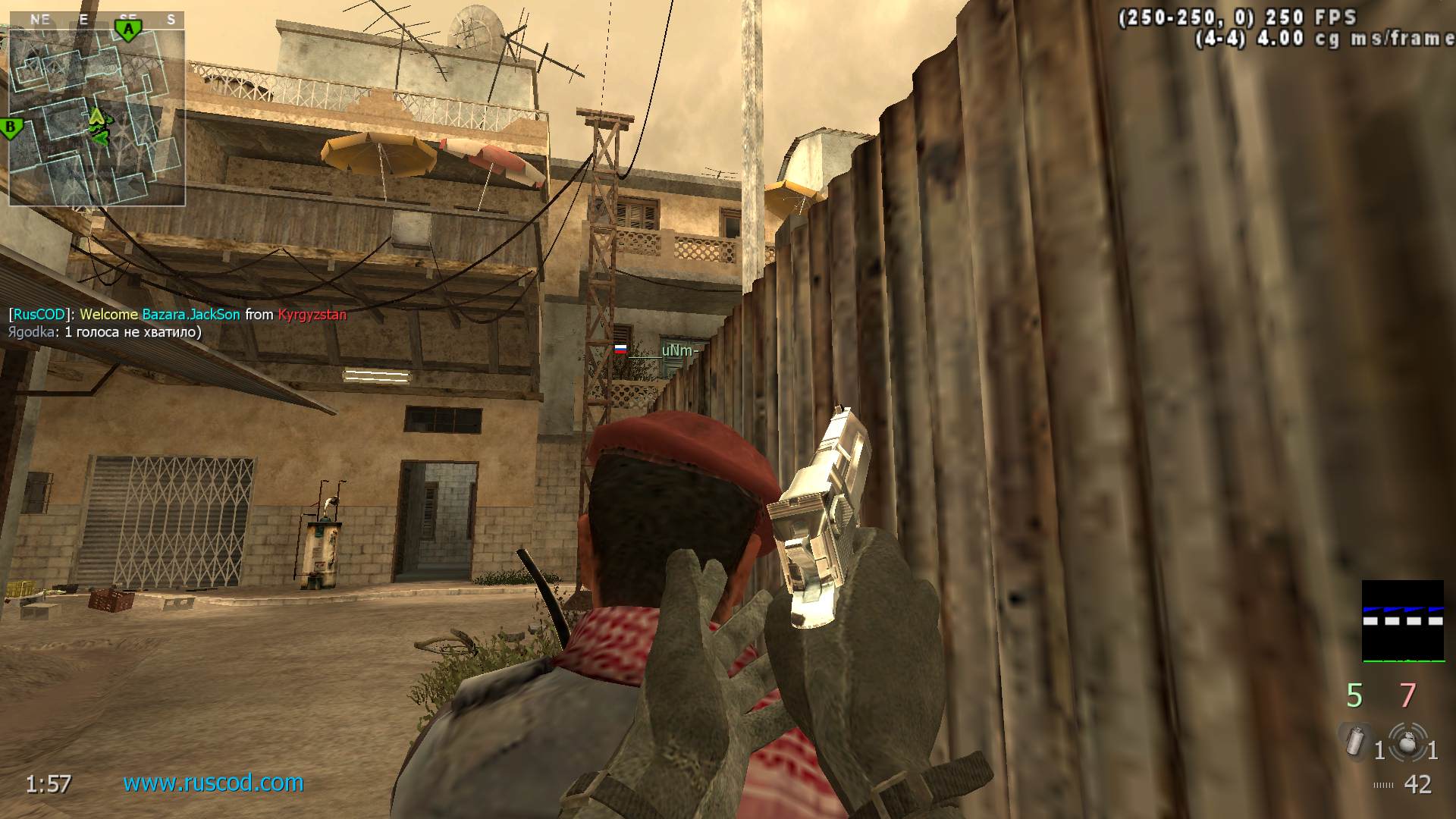This screenshot has height=819, width=1456.
Task: Click the RusCOD welcome chat message
Action: (177, 314)
